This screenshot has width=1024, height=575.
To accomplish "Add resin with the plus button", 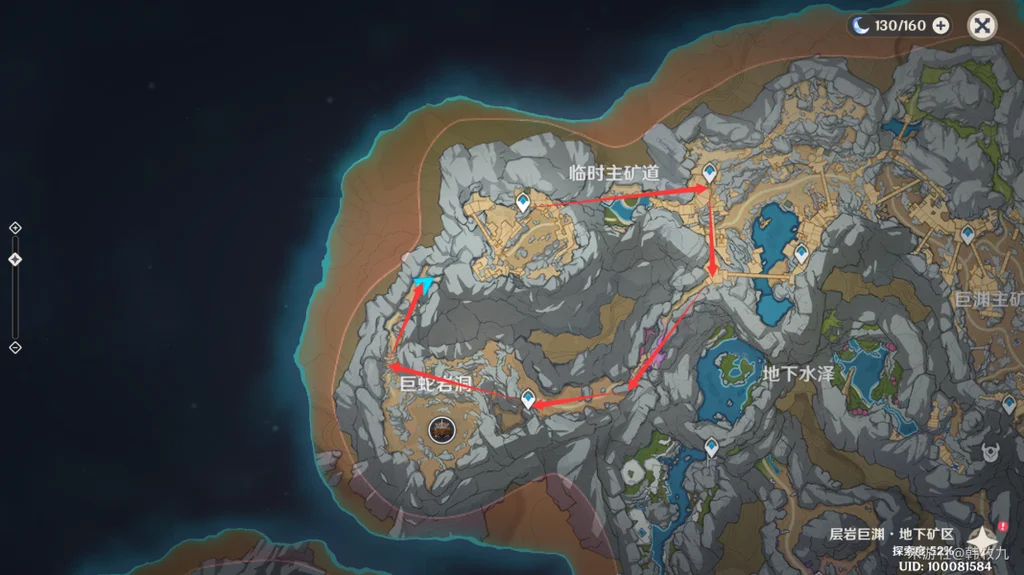I will click(941, 26).
